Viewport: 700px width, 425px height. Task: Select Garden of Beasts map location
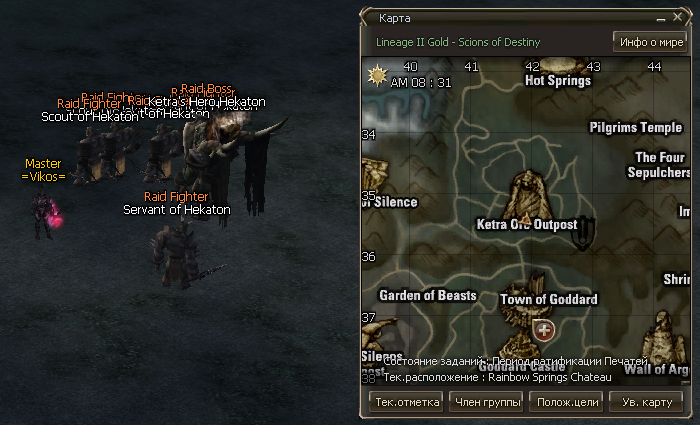click(x=427, y=295)
